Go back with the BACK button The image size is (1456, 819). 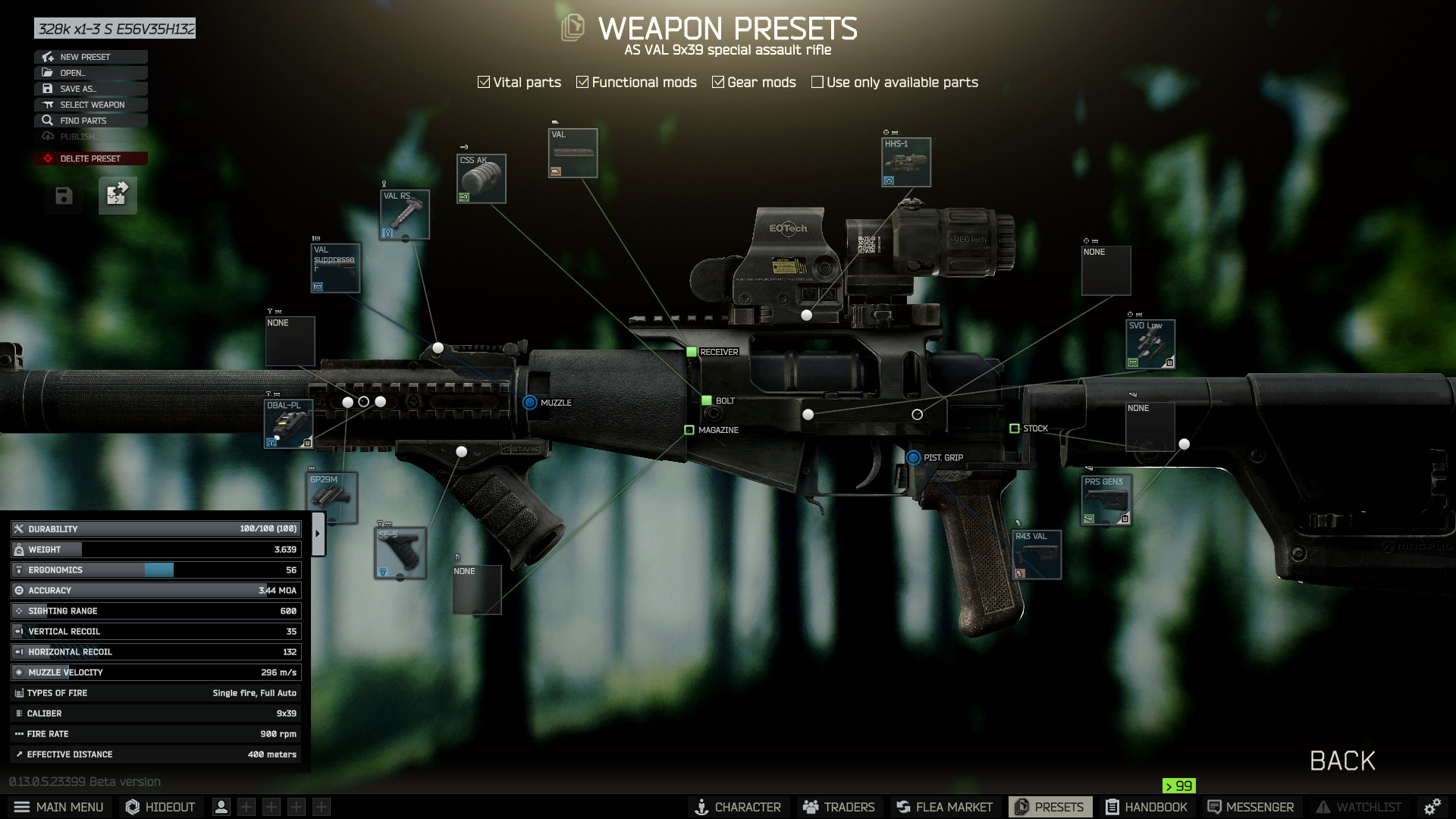point(1341,761)
